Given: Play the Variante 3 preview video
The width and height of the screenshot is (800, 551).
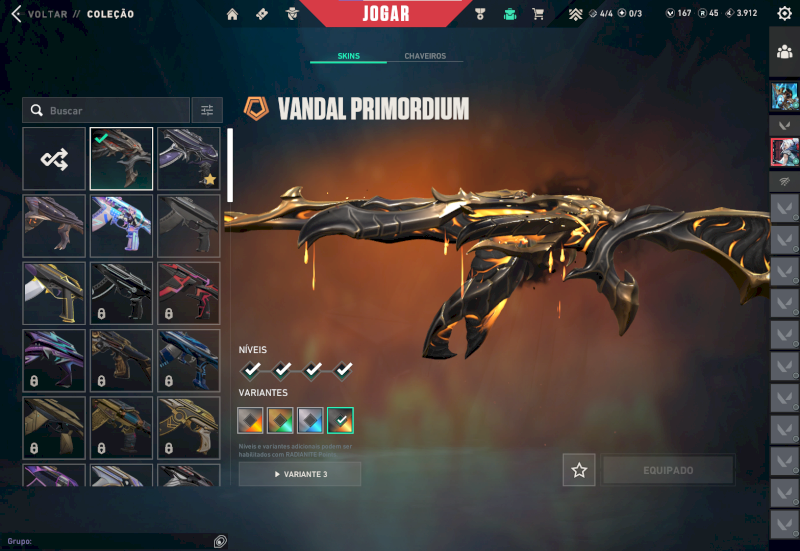Looking at the screenshot, I should (x=299, y=474).
